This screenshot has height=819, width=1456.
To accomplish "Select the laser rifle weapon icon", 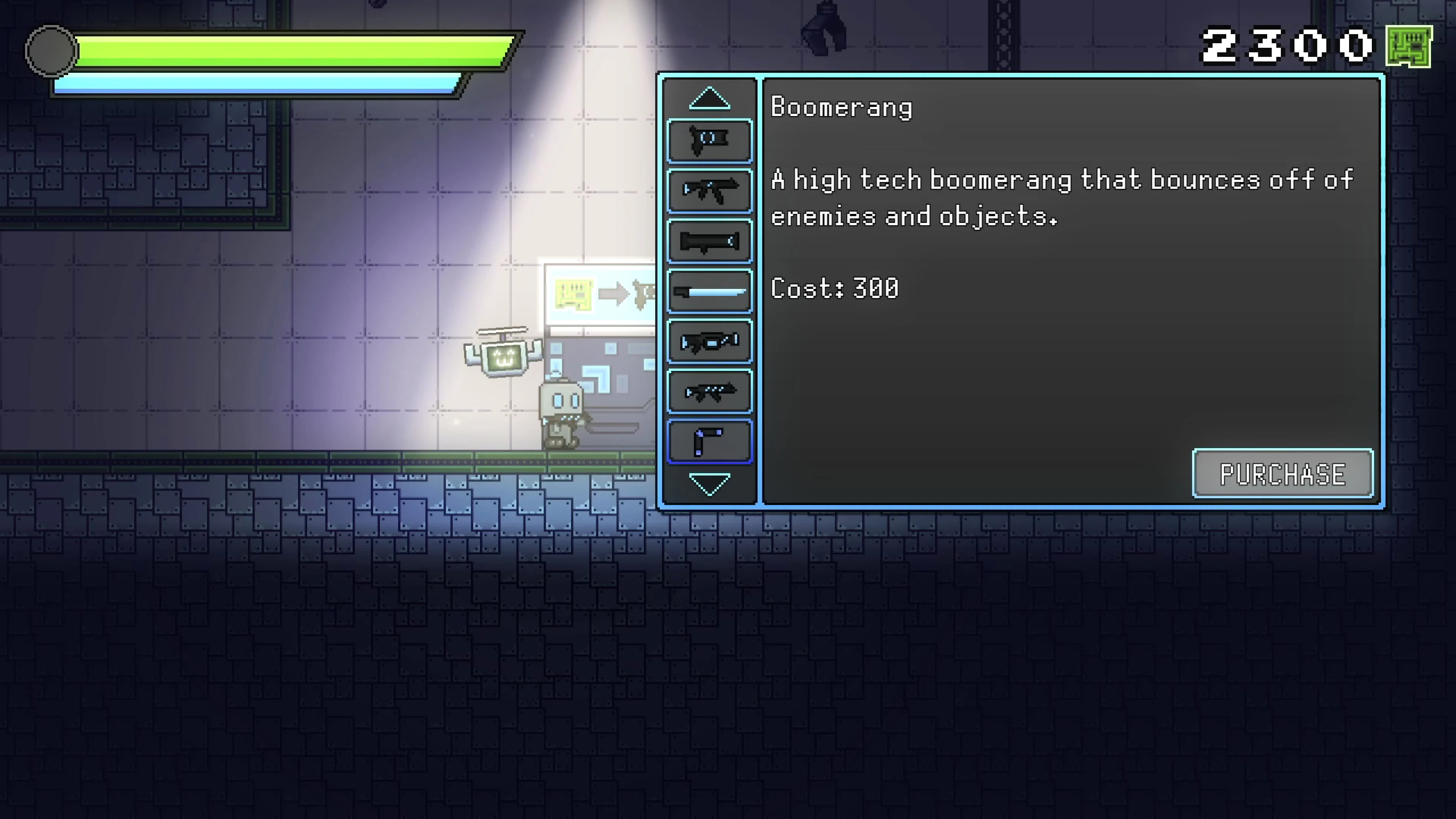I will click(x=709, y=341).
